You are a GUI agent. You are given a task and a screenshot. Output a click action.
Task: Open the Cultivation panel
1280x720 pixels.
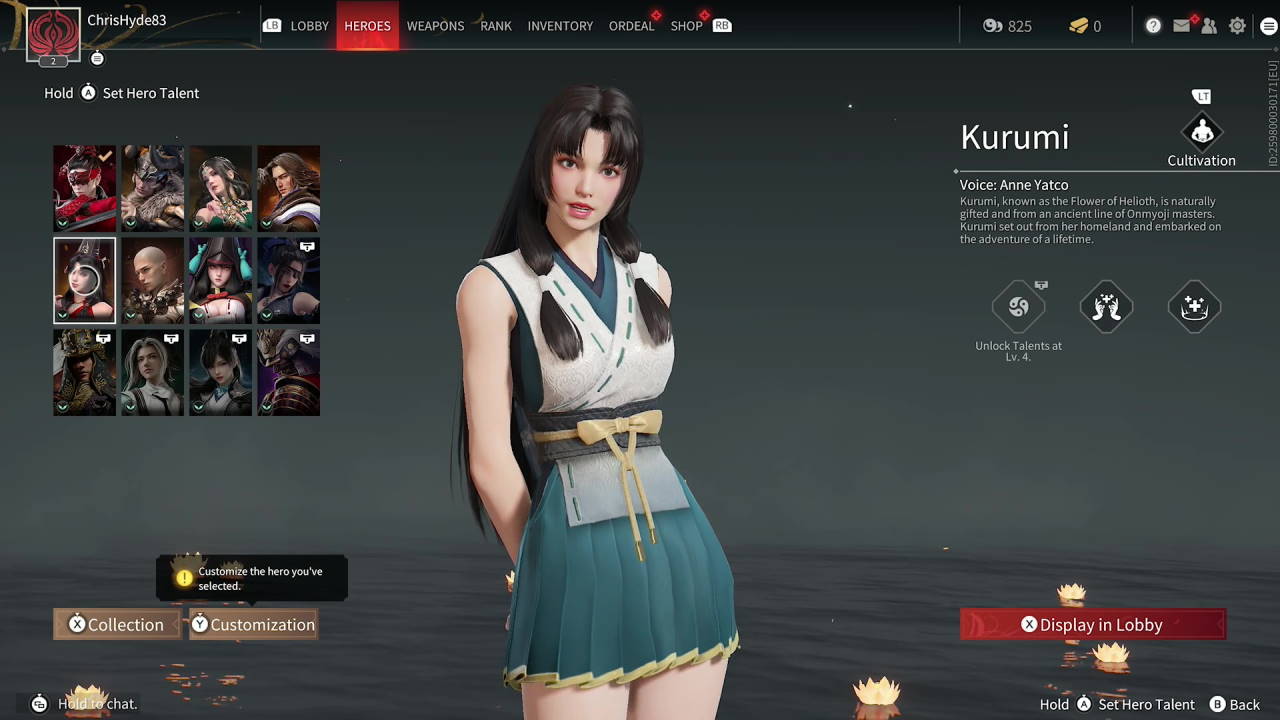[1201, 133]
